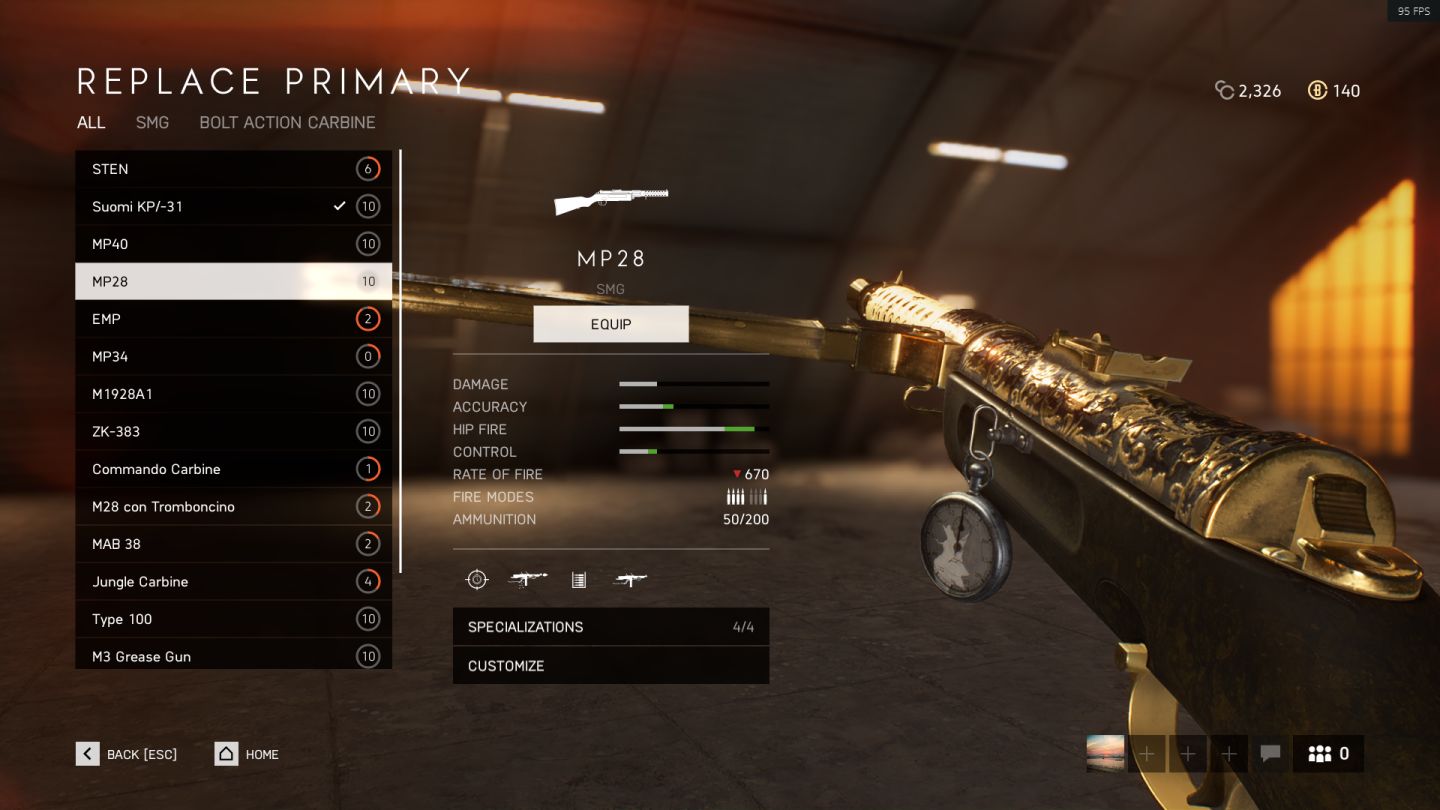Image resolution: width=1440 pixels, height=810 pixels.
Task: Click the ZK-383 list entry
Action: point(233,432)
